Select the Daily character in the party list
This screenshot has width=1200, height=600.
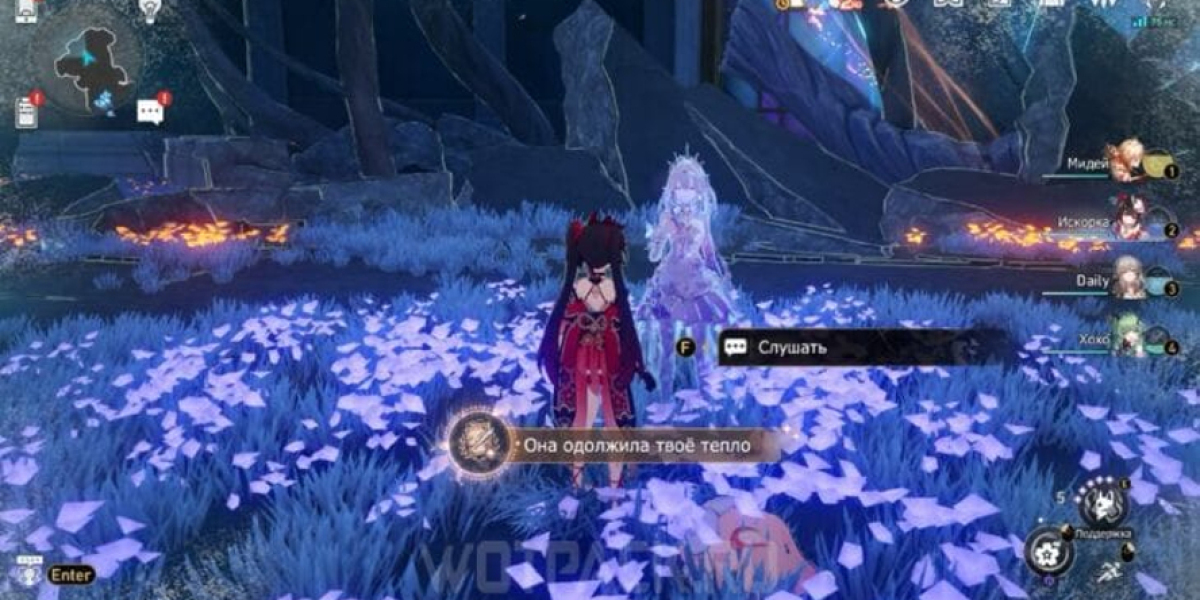1128,281
